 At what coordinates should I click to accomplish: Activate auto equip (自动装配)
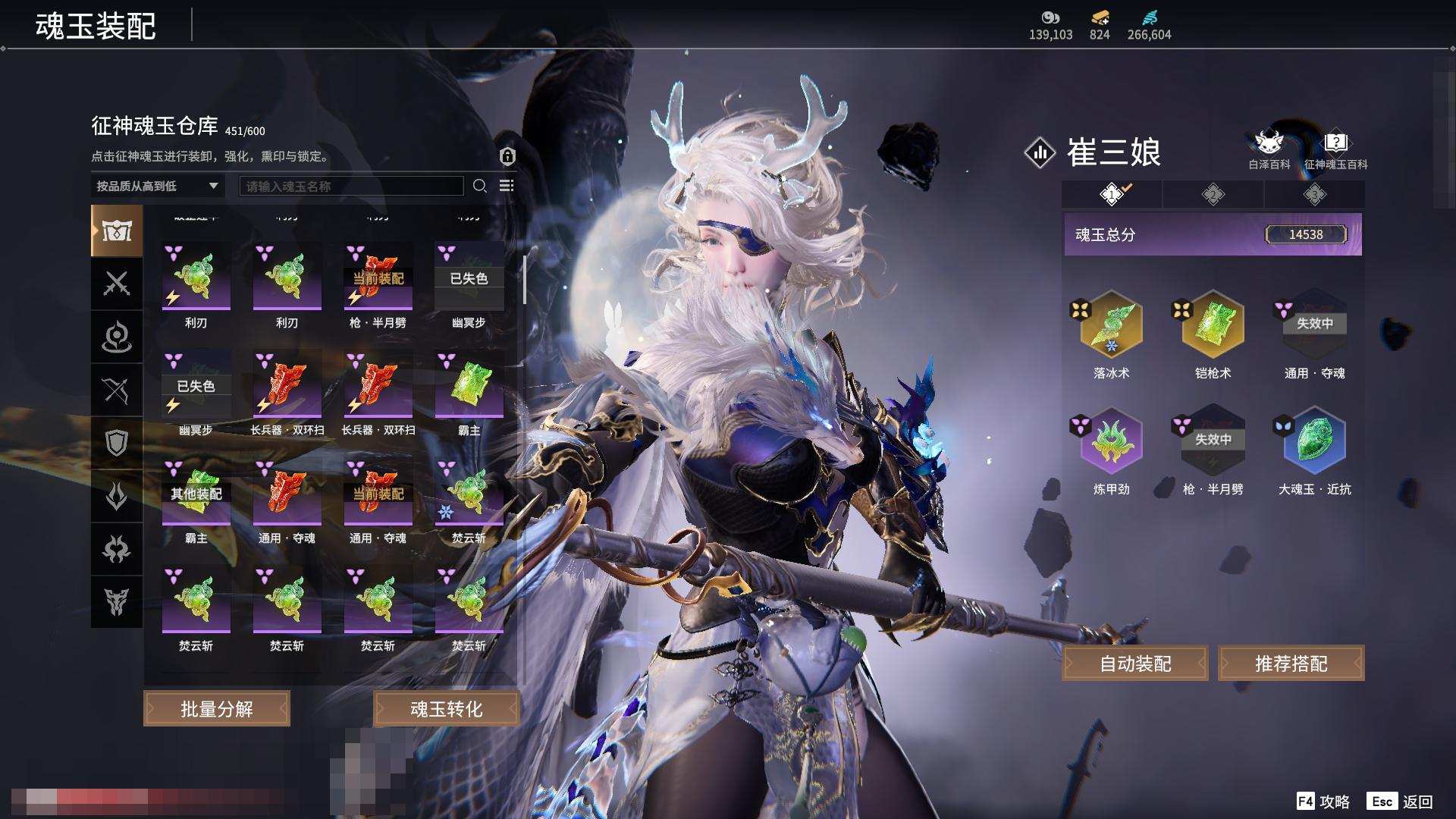(1135, 664)
